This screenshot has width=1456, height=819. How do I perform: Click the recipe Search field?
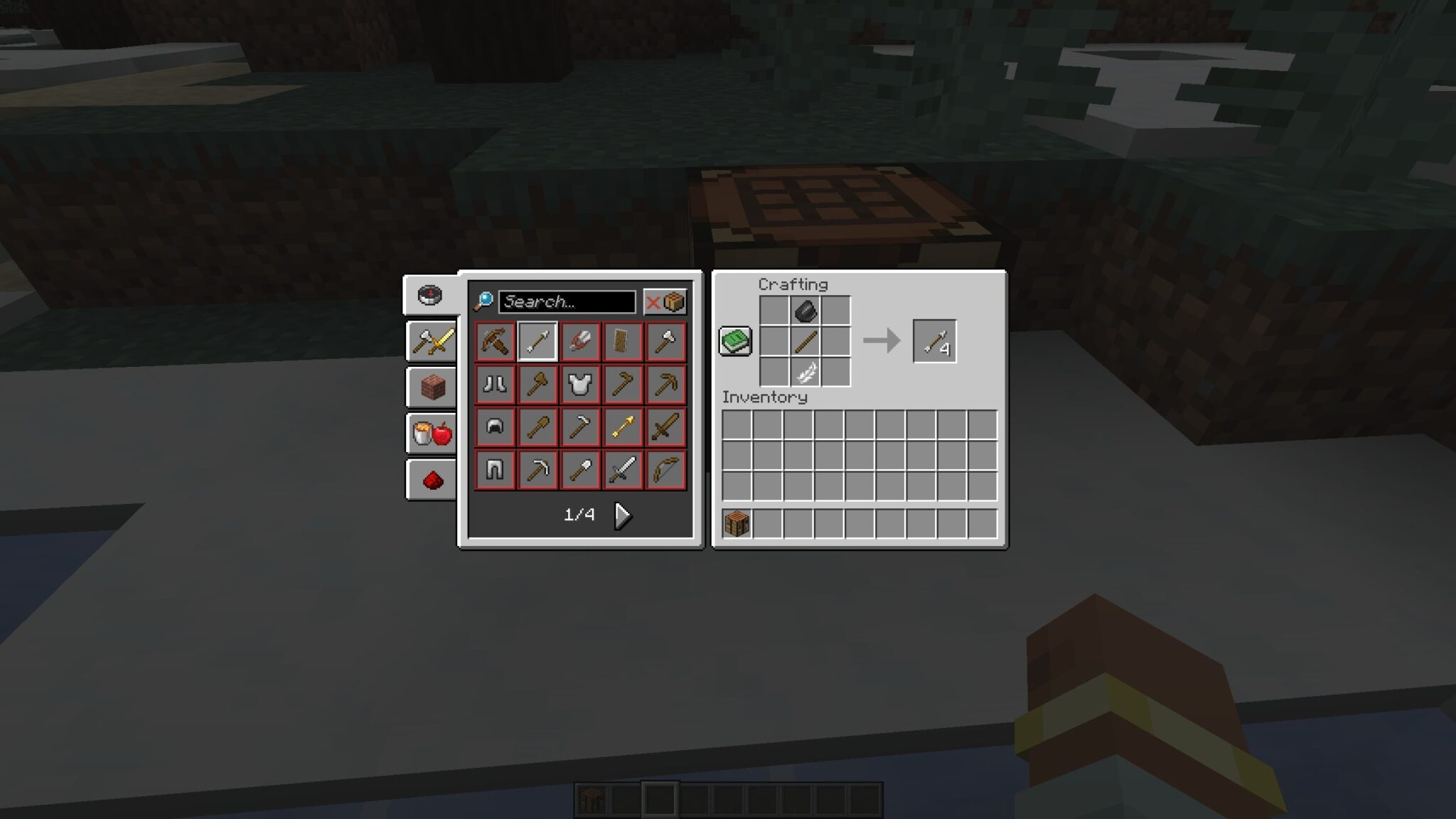567,301
